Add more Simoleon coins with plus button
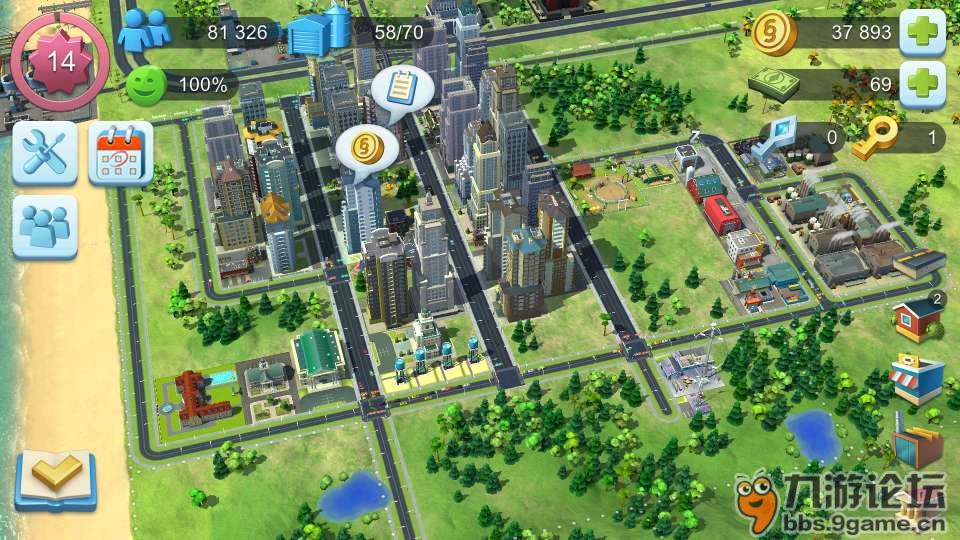The height and width of the screenshot is (540, 960). click(x=922, y=33)
